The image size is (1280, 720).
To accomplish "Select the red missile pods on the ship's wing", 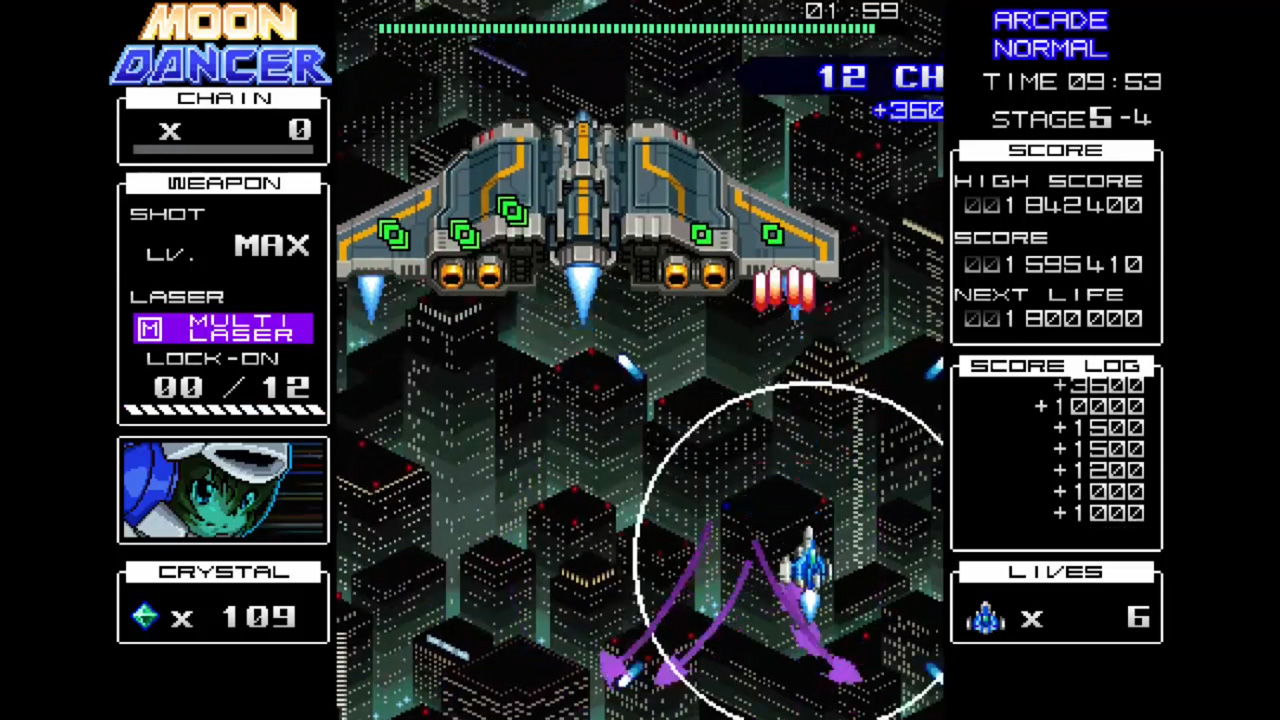I will coord(785,290).
